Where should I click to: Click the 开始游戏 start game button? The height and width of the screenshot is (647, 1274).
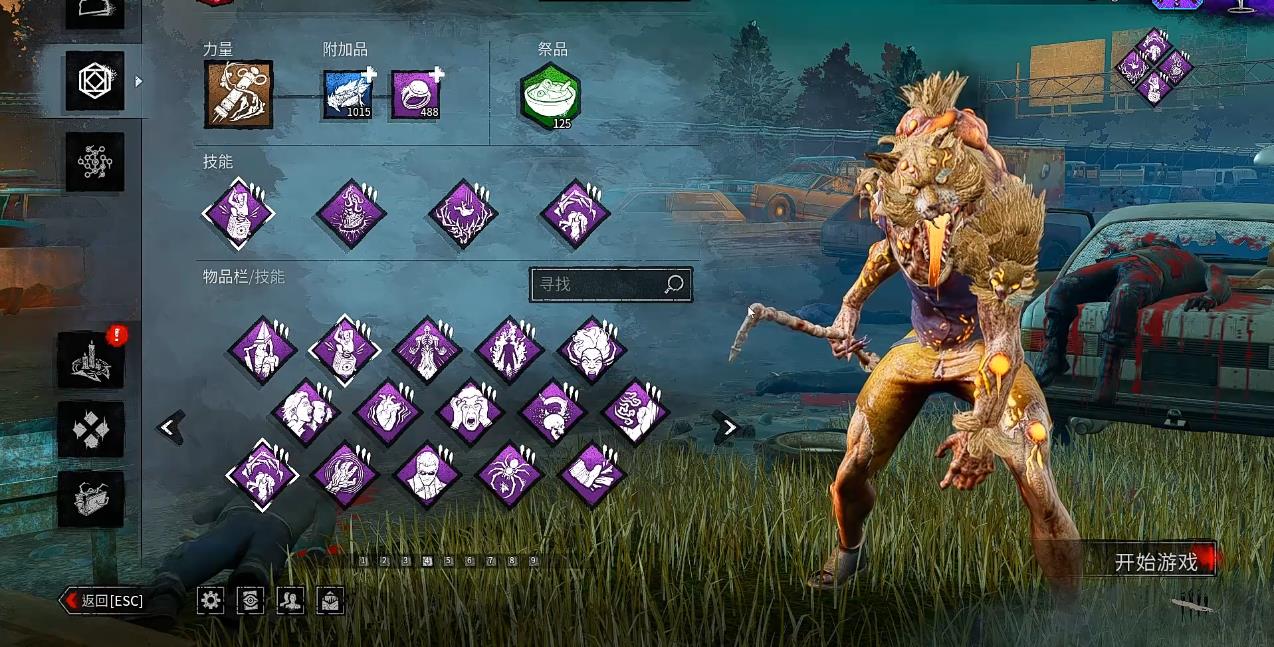1156,562
